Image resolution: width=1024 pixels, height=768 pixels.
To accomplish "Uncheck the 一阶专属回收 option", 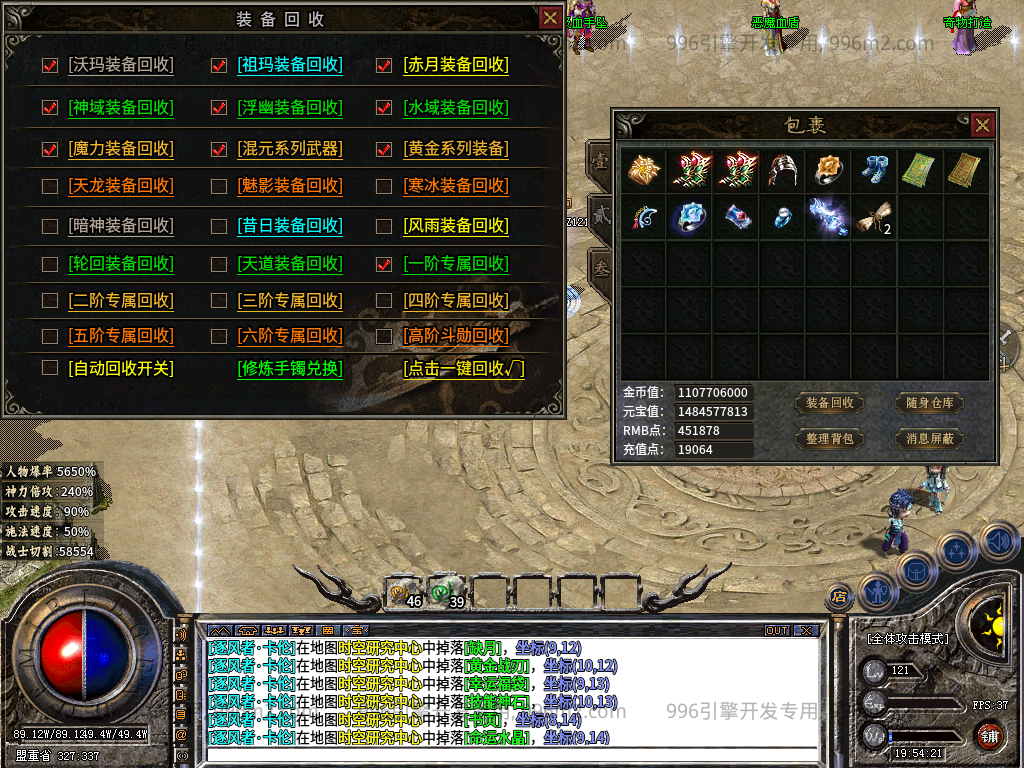I will (x=384, y=265).
